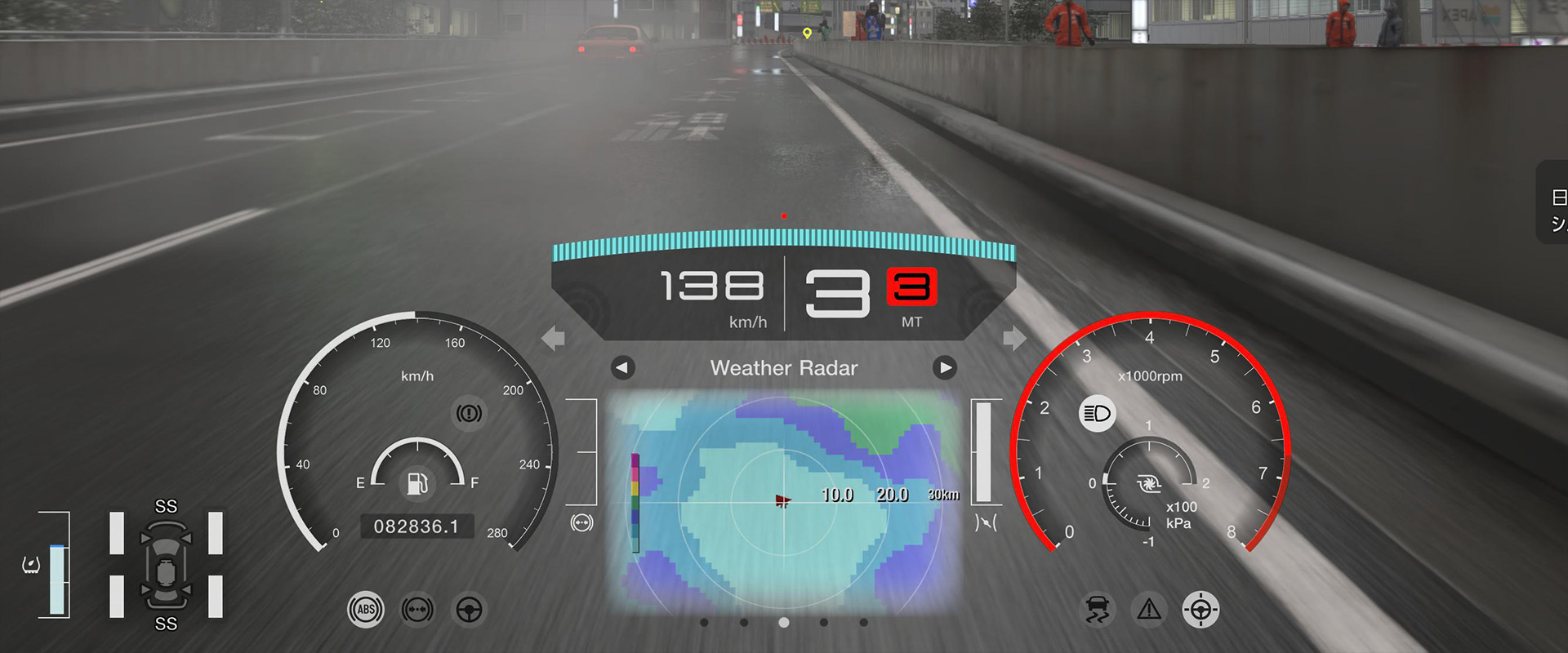The height and width of the screenshot is (653, 1568).
Task: Open the Weather Radar map display
Action: (x=784, y=500)
